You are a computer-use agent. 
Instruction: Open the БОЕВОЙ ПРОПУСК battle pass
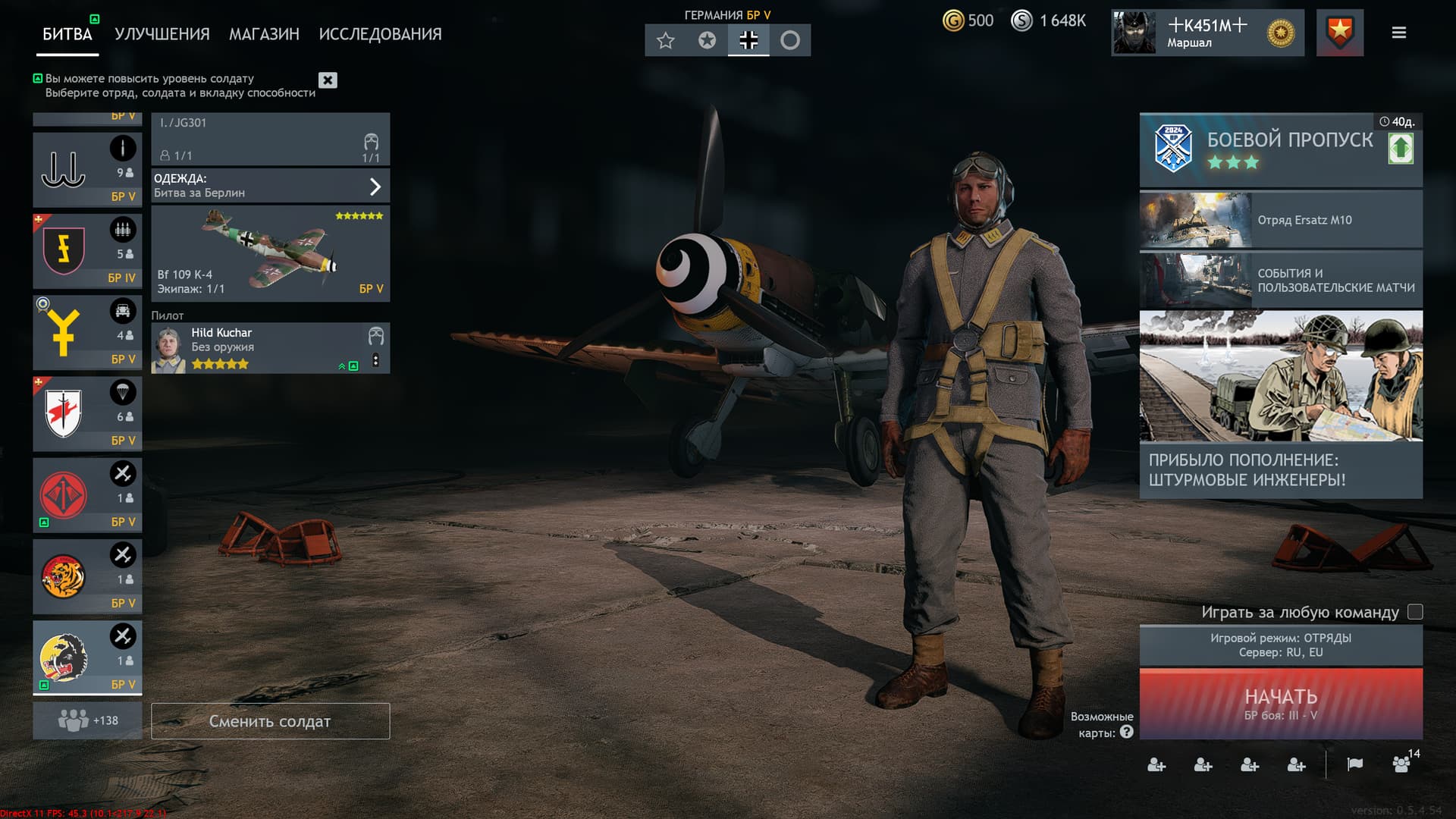pos(1280,149)
